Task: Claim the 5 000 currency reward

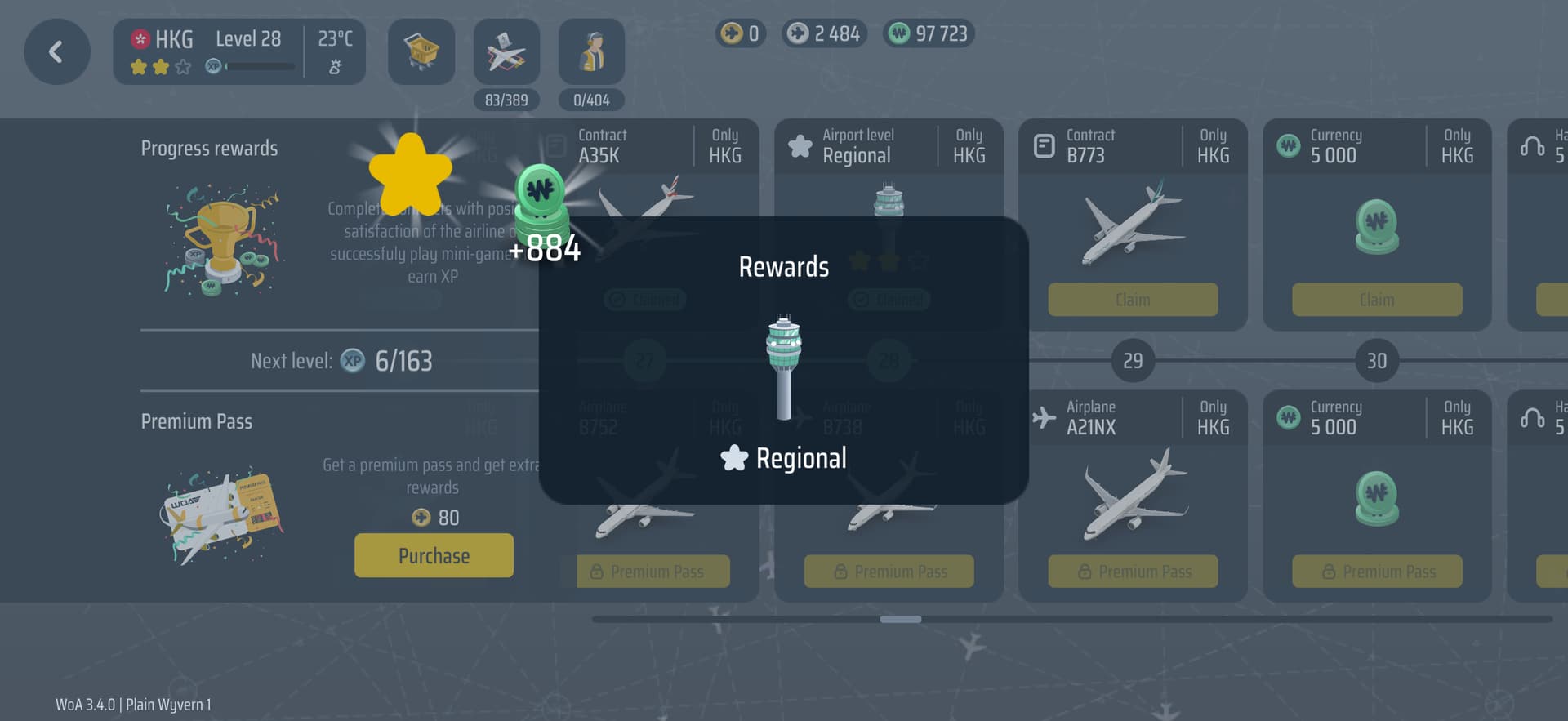Action: [x=1376, y=300]
